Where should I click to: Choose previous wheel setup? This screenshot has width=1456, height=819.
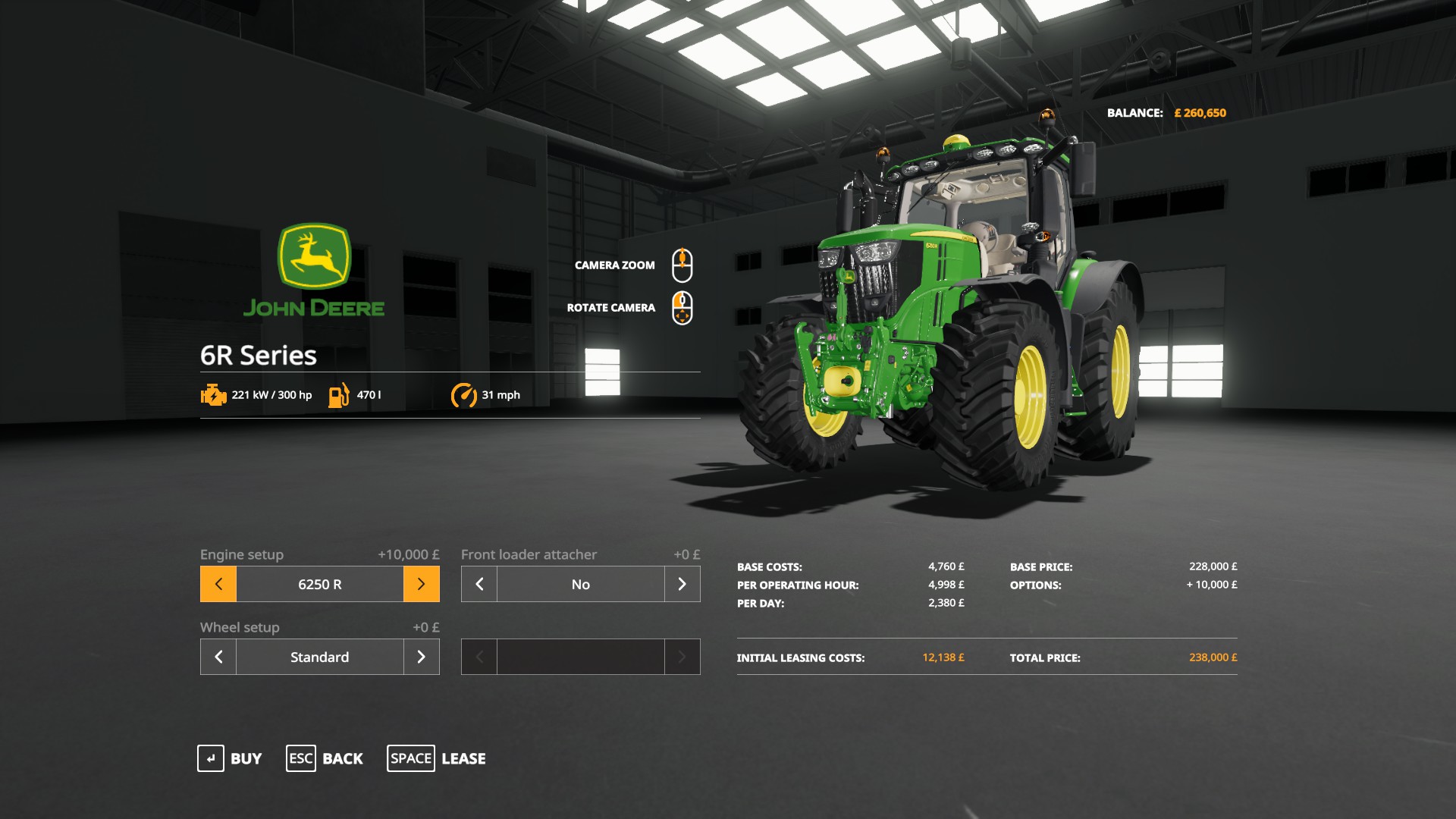click(218, 657)
